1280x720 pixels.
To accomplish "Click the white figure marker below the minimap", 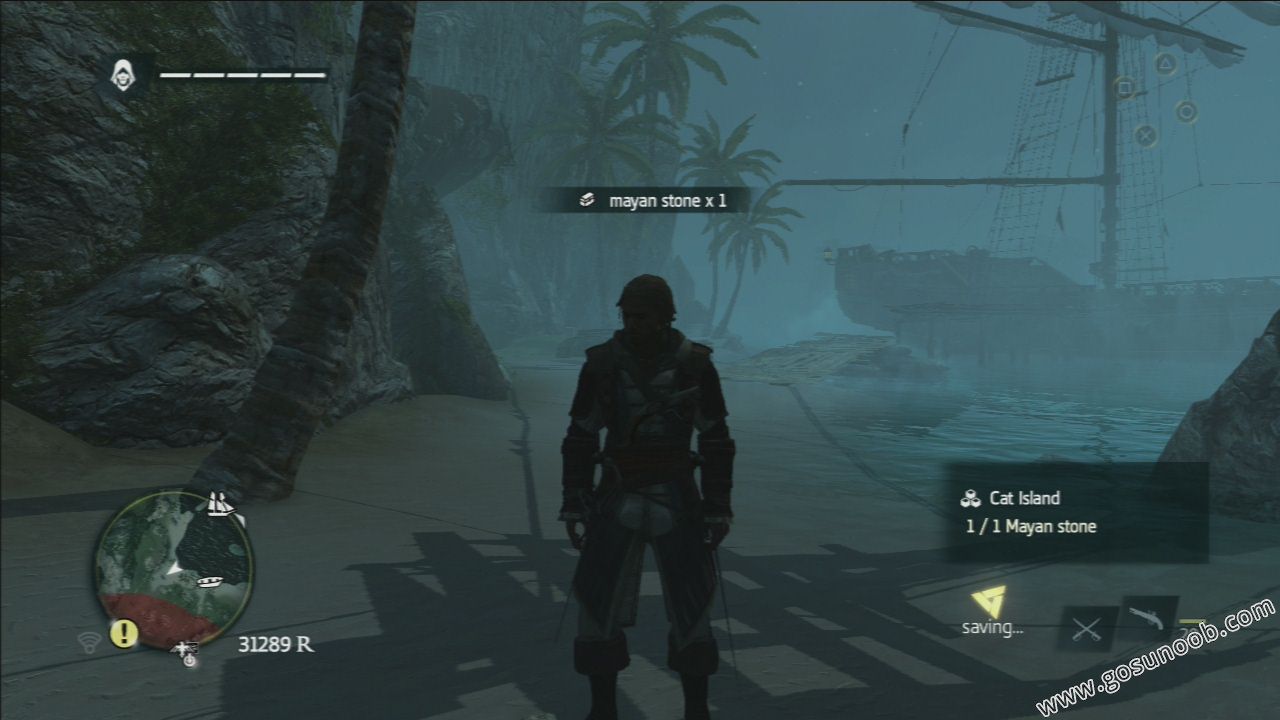I will [186, 652].
